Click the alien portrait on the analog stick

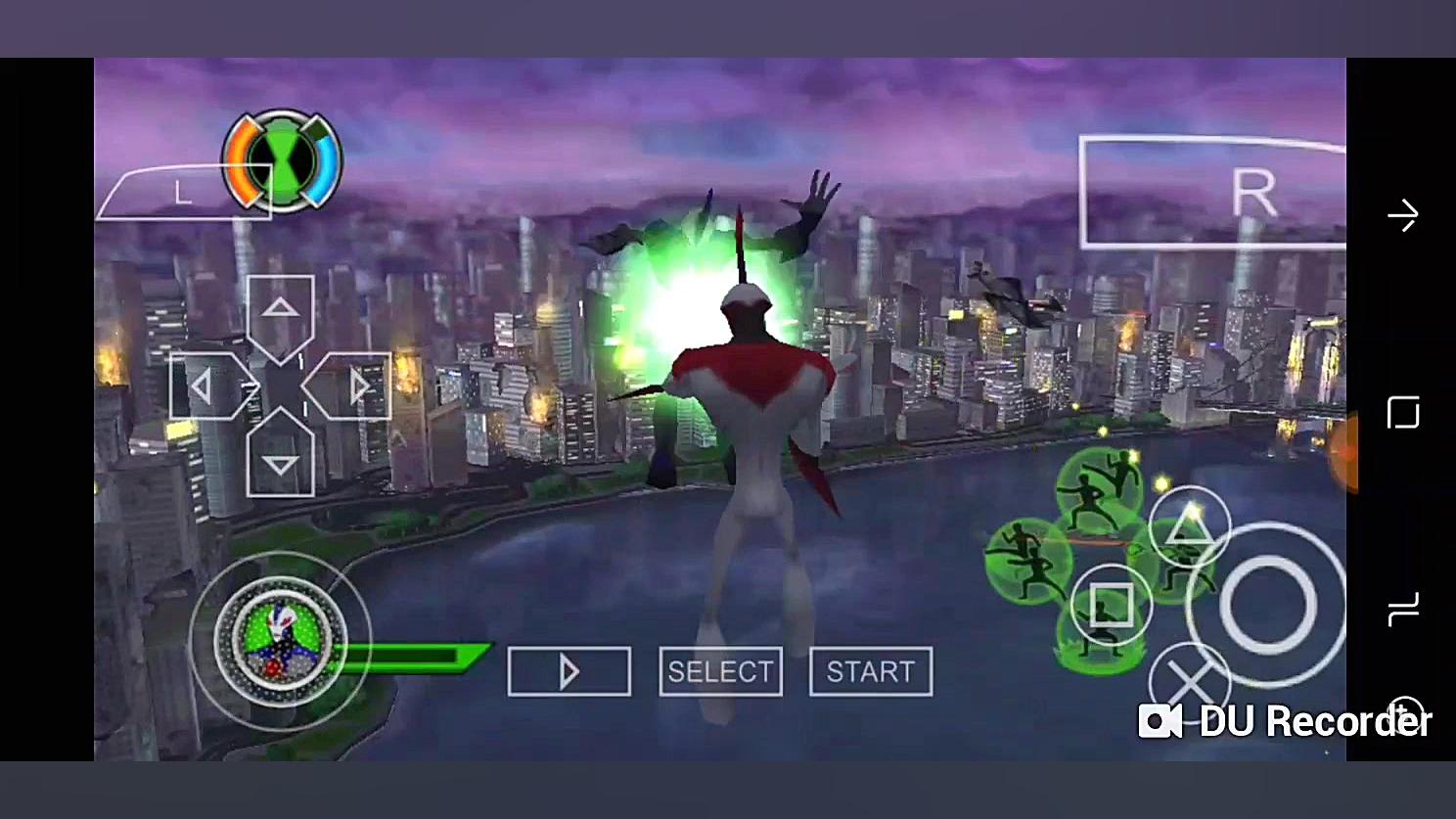pos(281,639)
